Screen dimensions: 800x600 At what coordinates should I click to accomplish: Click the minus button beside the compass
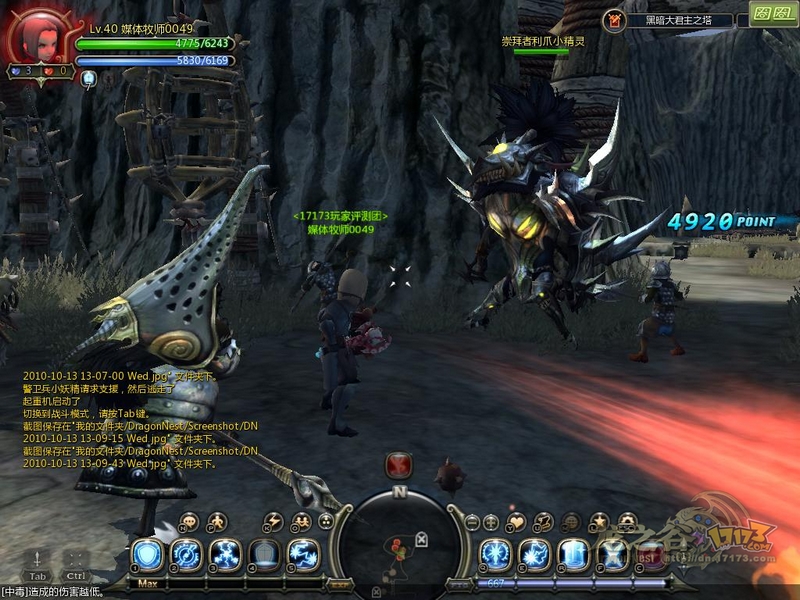coord(473,522)
